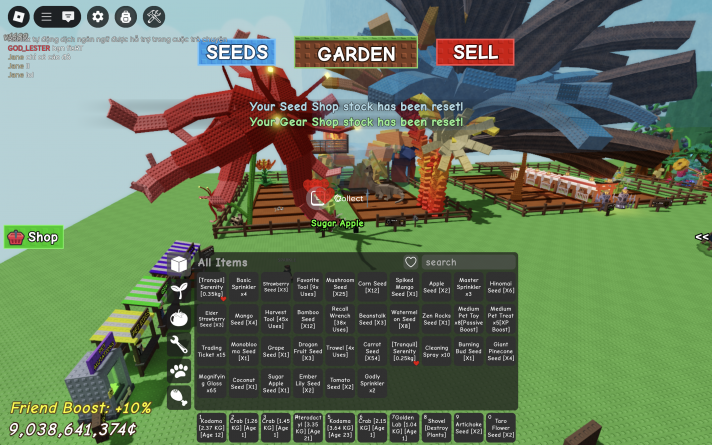Switch to the wrench tools category
This screenshot has width=712, height=445.
[179, 344]
